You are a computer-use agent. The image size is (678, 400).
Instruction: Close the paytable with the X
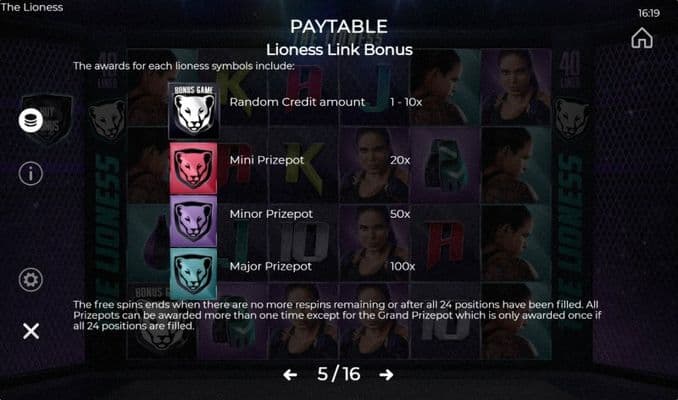coord(31,331)
